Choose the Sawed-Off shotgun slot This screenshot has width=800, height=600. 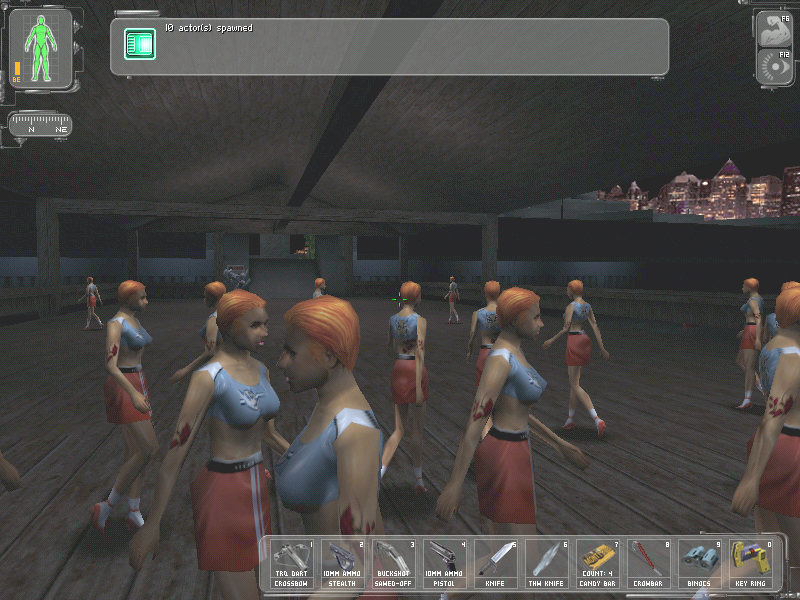point(395,564)
